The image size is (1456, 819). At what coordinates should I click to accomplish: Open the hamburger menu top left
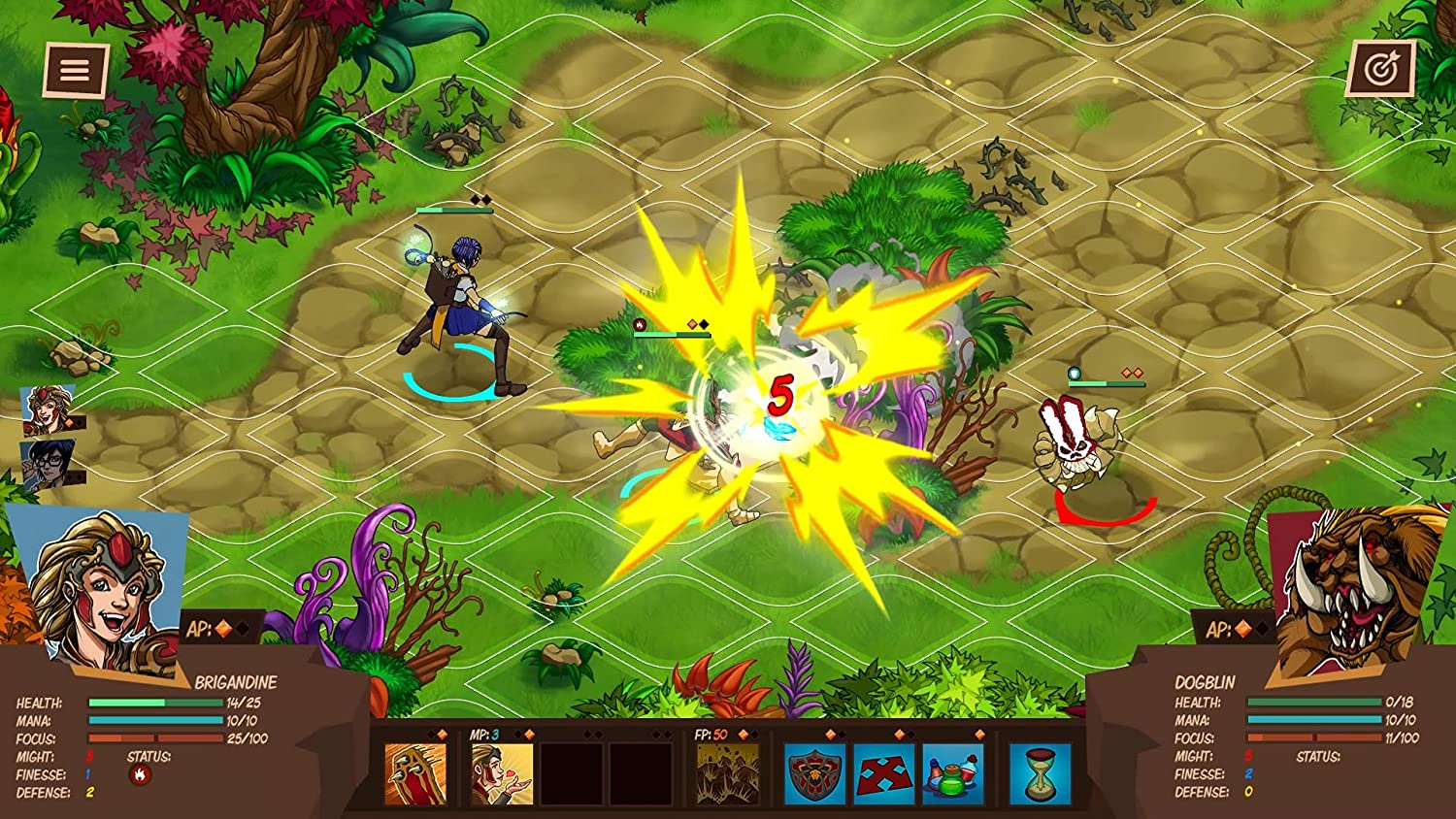[74, 69]
